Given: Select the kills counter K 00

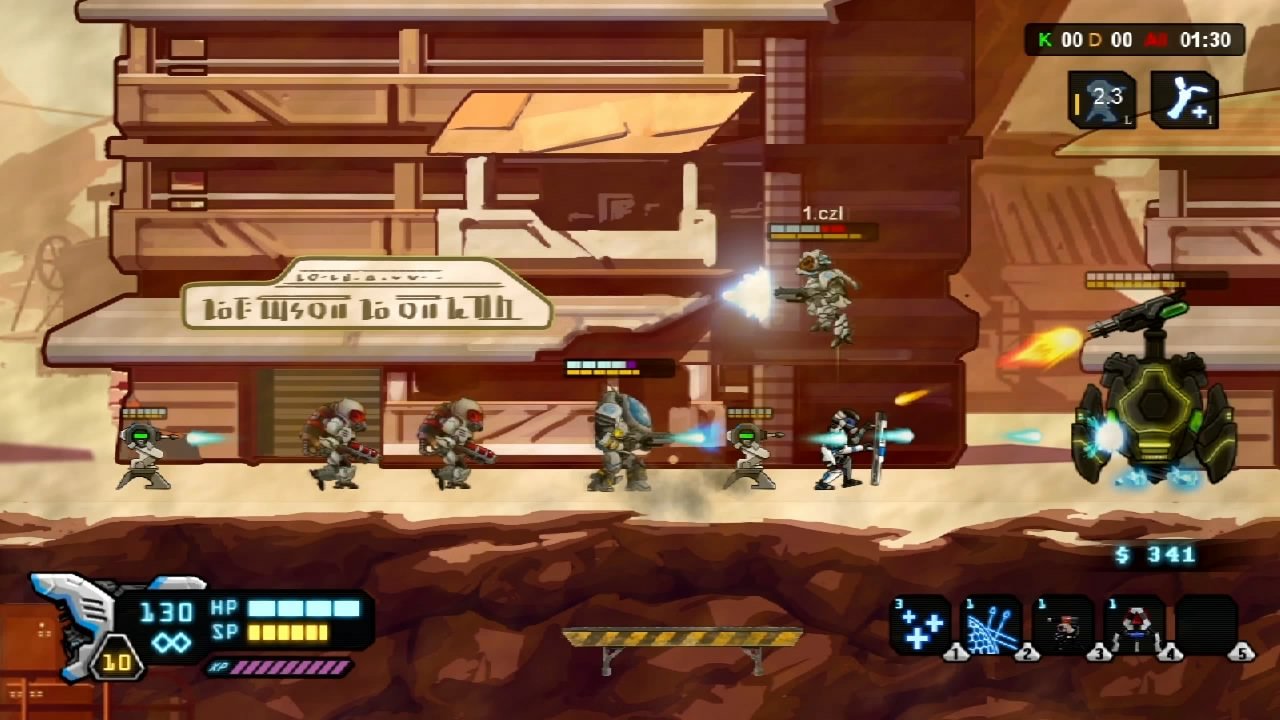Looking at the screenshot, I should pyautogui.click(x=1058, y=41).
